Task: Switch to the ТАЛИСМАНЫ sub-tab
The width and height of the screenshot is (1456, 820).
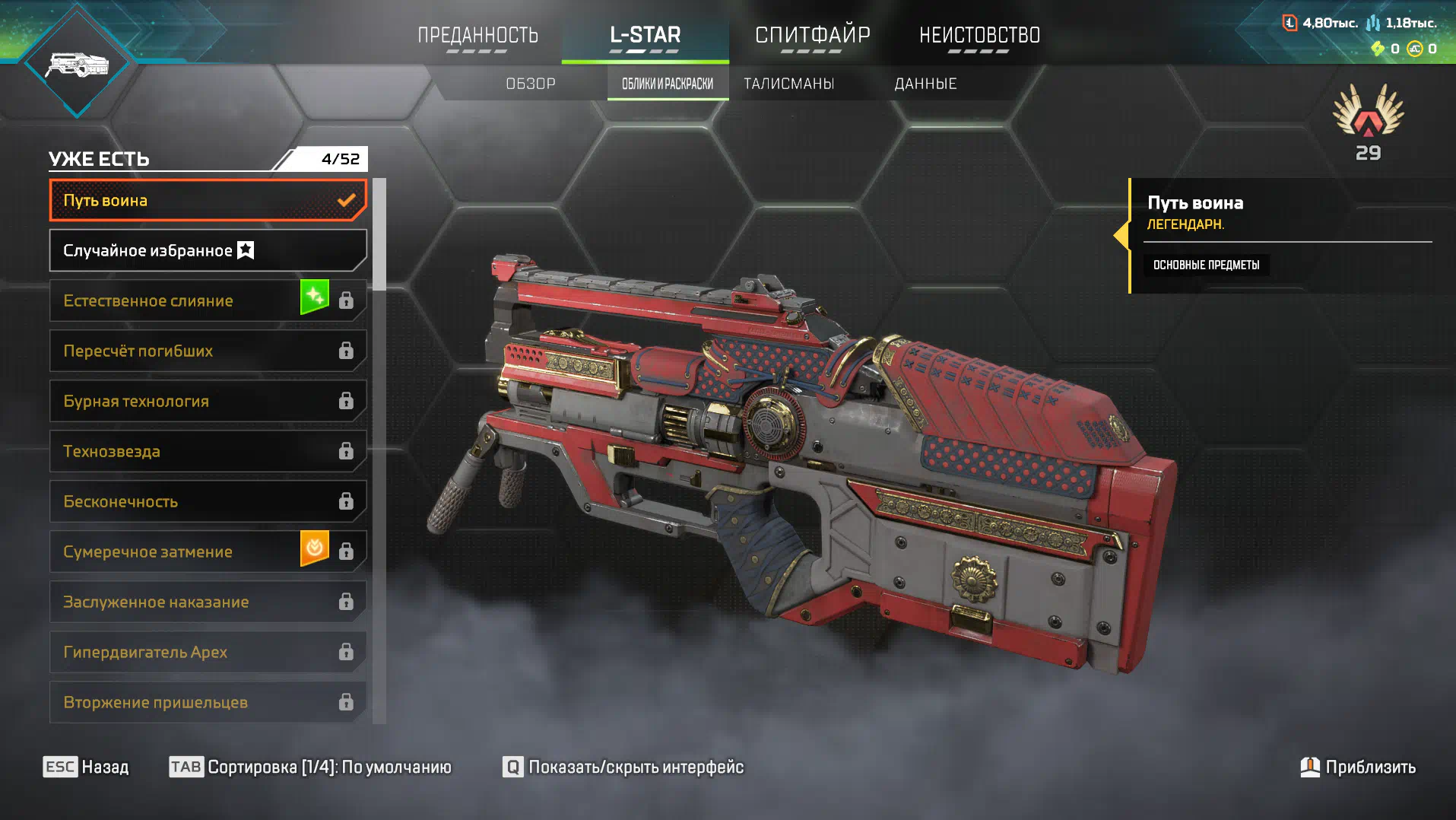Action: point(788,84)
